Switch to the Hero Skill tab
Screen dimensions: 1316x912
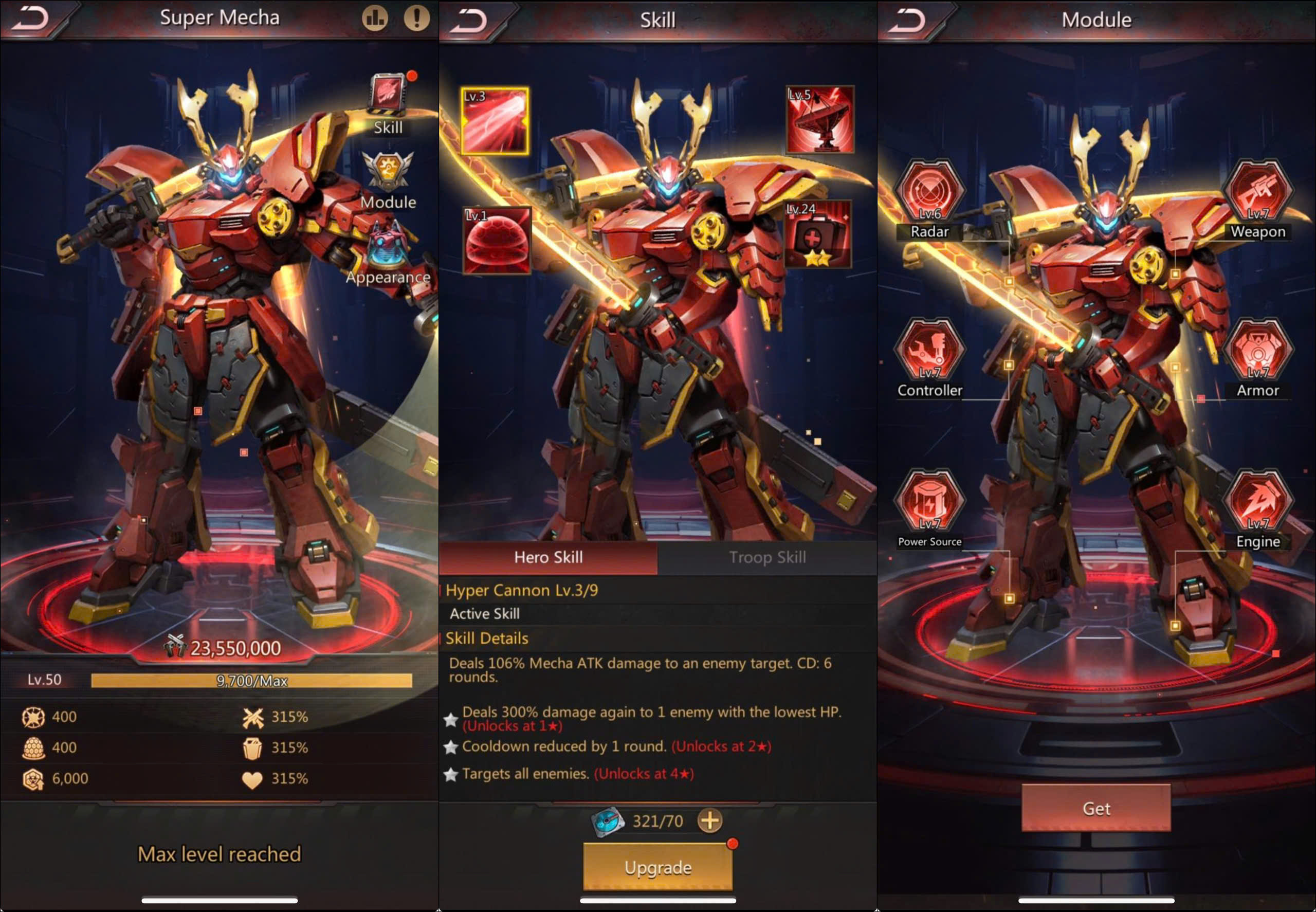[x=548, y=557]
